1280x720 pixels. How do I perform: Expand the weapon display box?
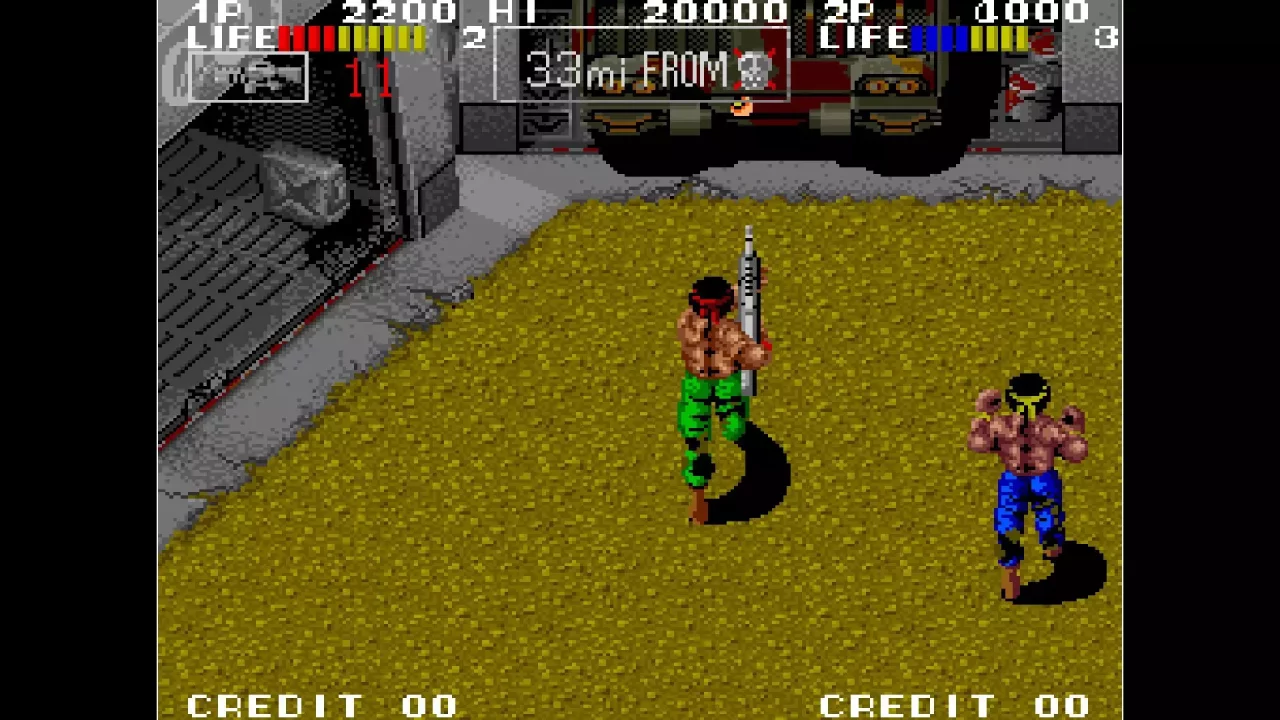[x=247, y=78]
